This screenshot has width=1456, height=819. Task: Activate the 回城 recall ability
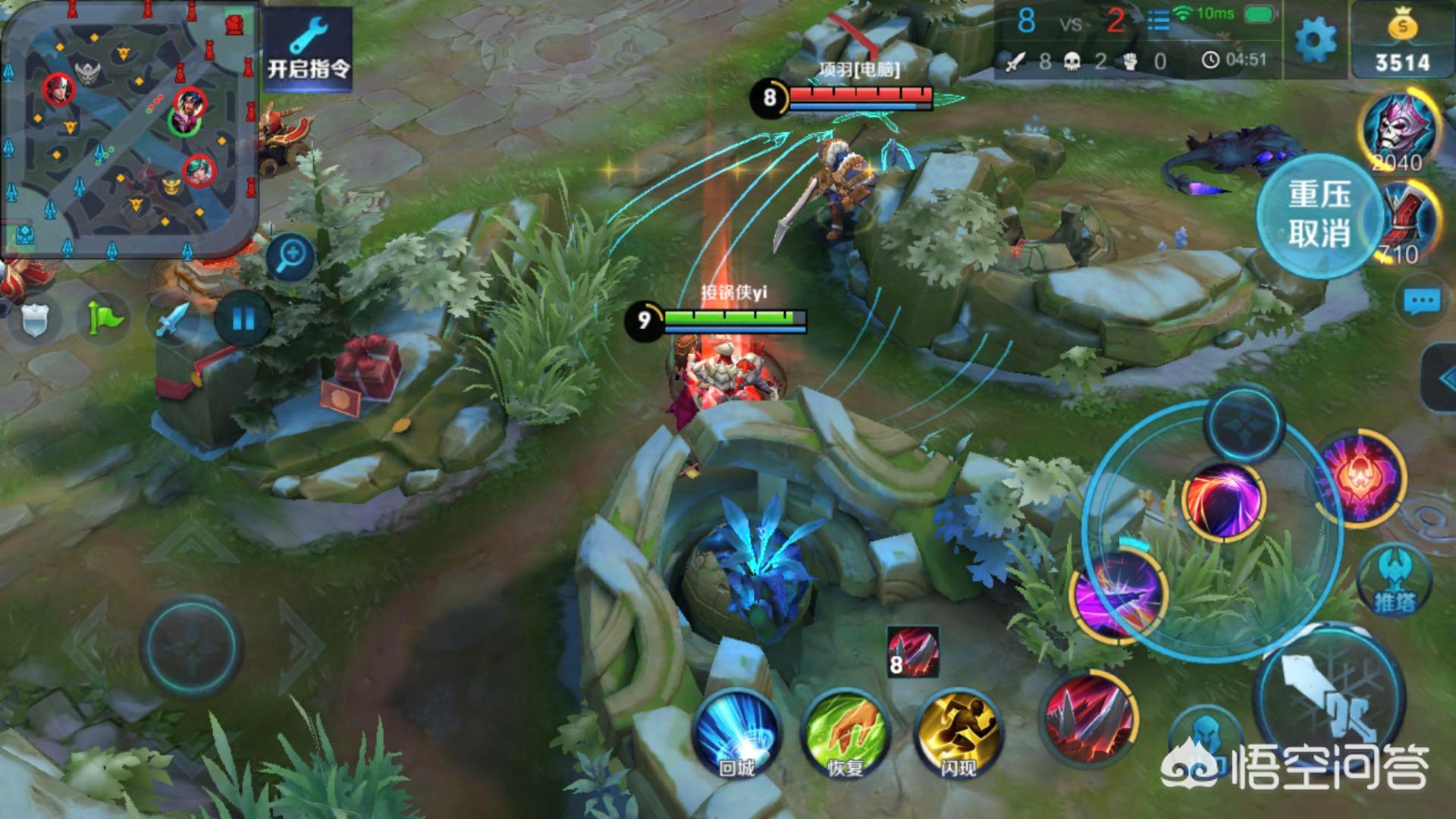pyautogui.click(x=736, y=733)
